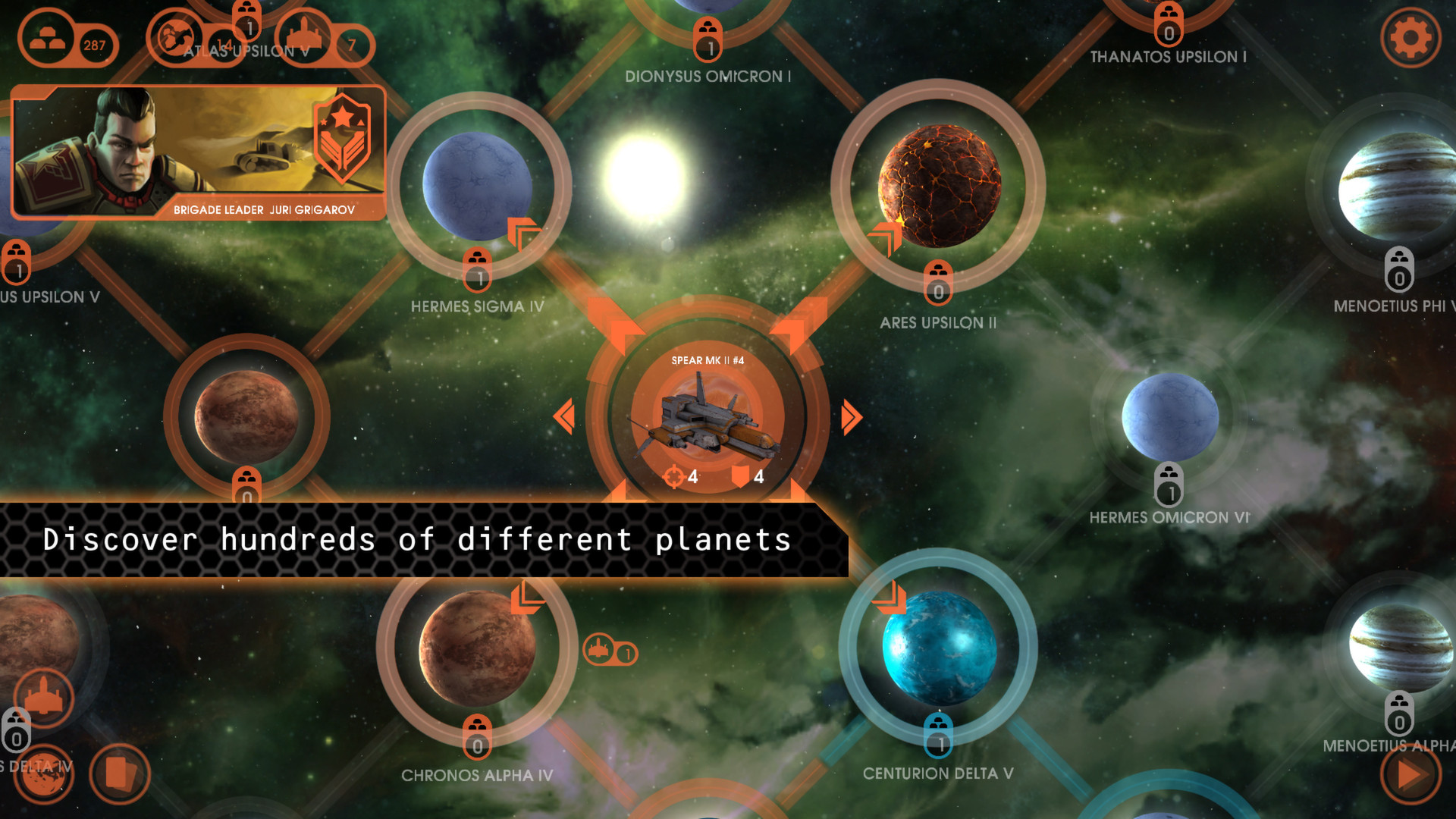The width and height of the screenshot is (1456, 819).
Task: Toggle the colonist marker on Ares Upsilon II
Action: (937, 283)
